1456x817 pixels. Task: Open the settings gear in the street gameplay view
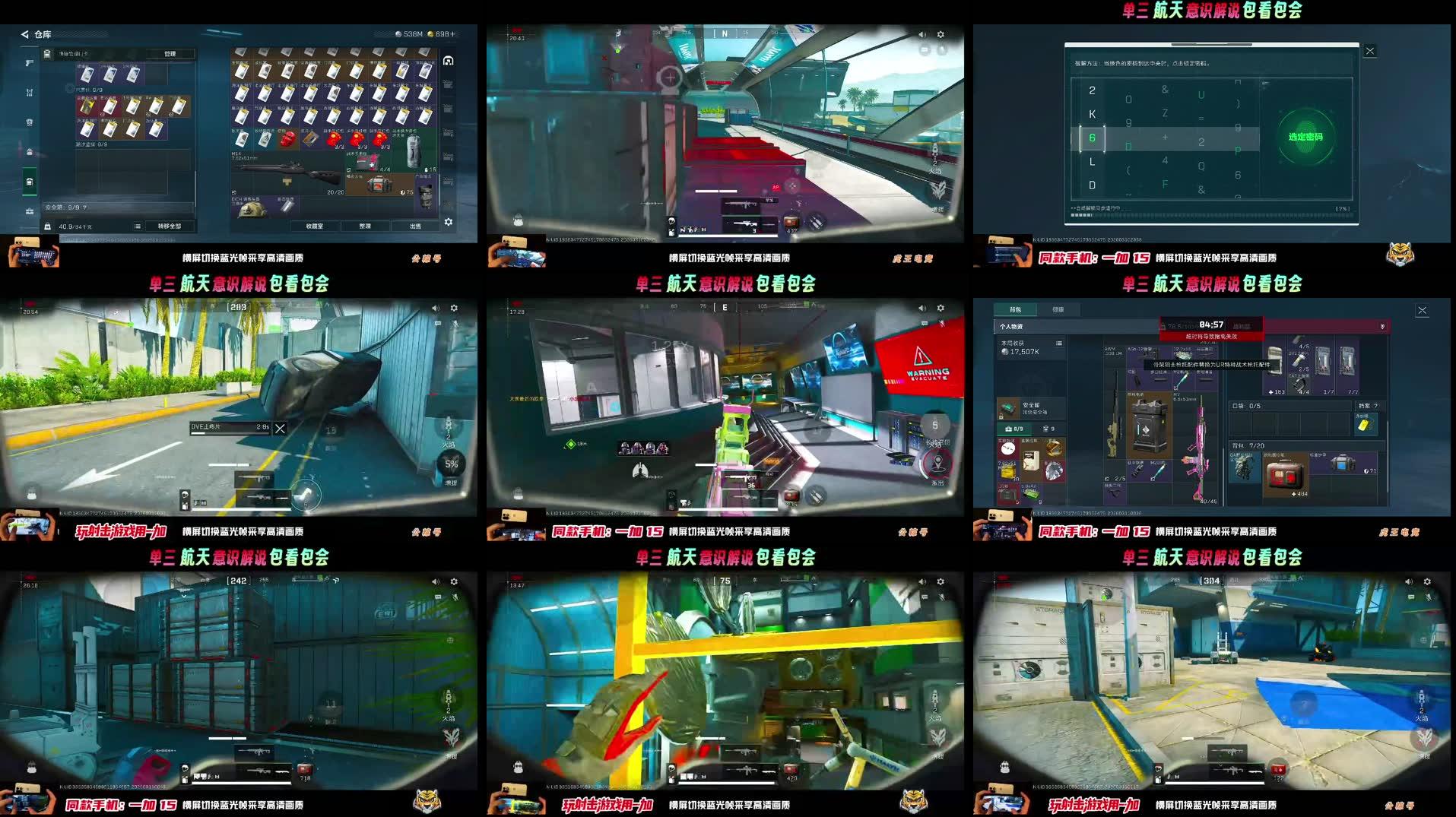(454, 308)
